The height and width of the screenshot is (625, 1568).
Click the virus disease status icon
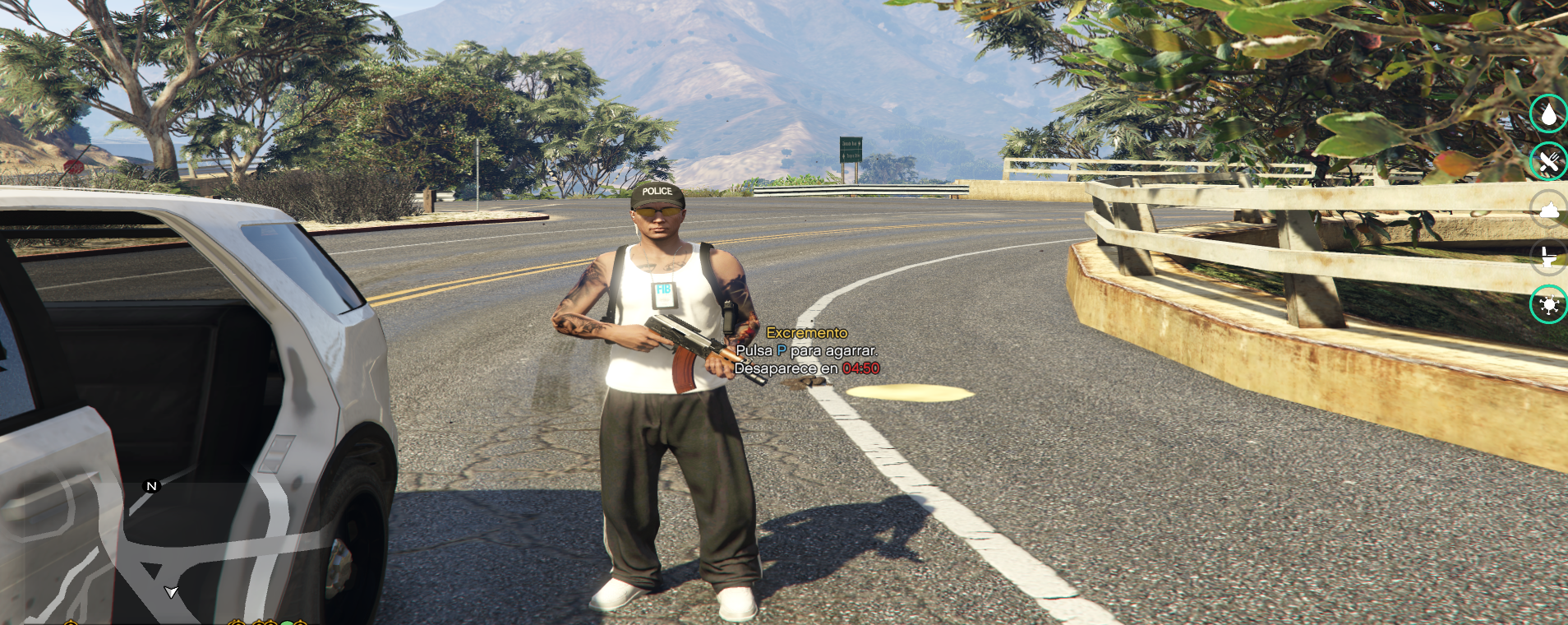coord(1548,305)
